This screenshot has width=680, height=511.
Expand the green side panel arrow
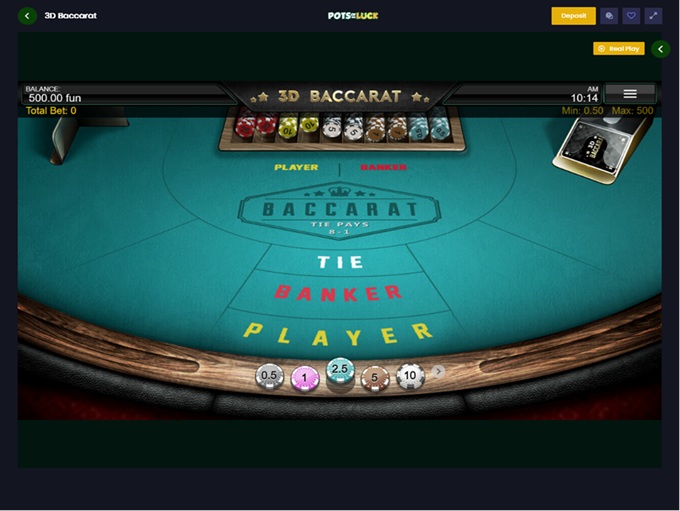[660, 49]
